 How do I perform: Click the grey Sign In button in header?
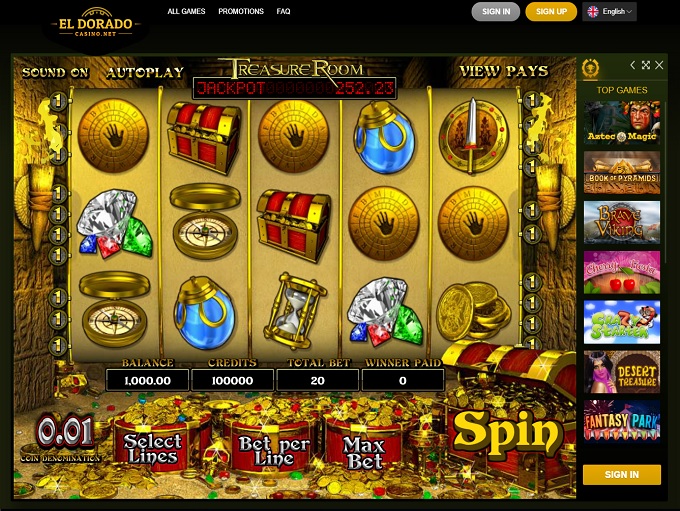pyautogui.click(x=496, y=12)
